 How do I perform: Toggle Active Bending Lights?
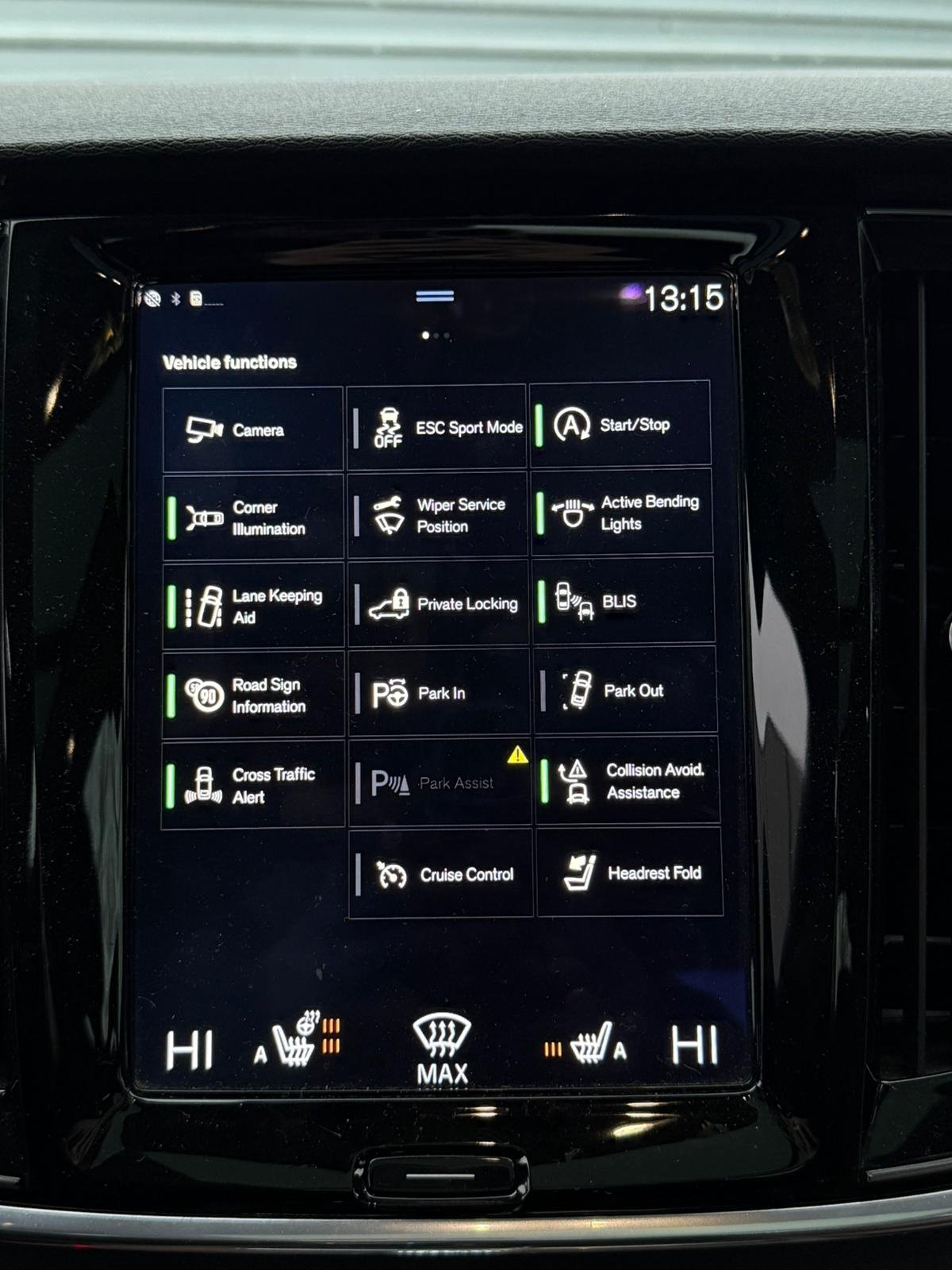622,513
